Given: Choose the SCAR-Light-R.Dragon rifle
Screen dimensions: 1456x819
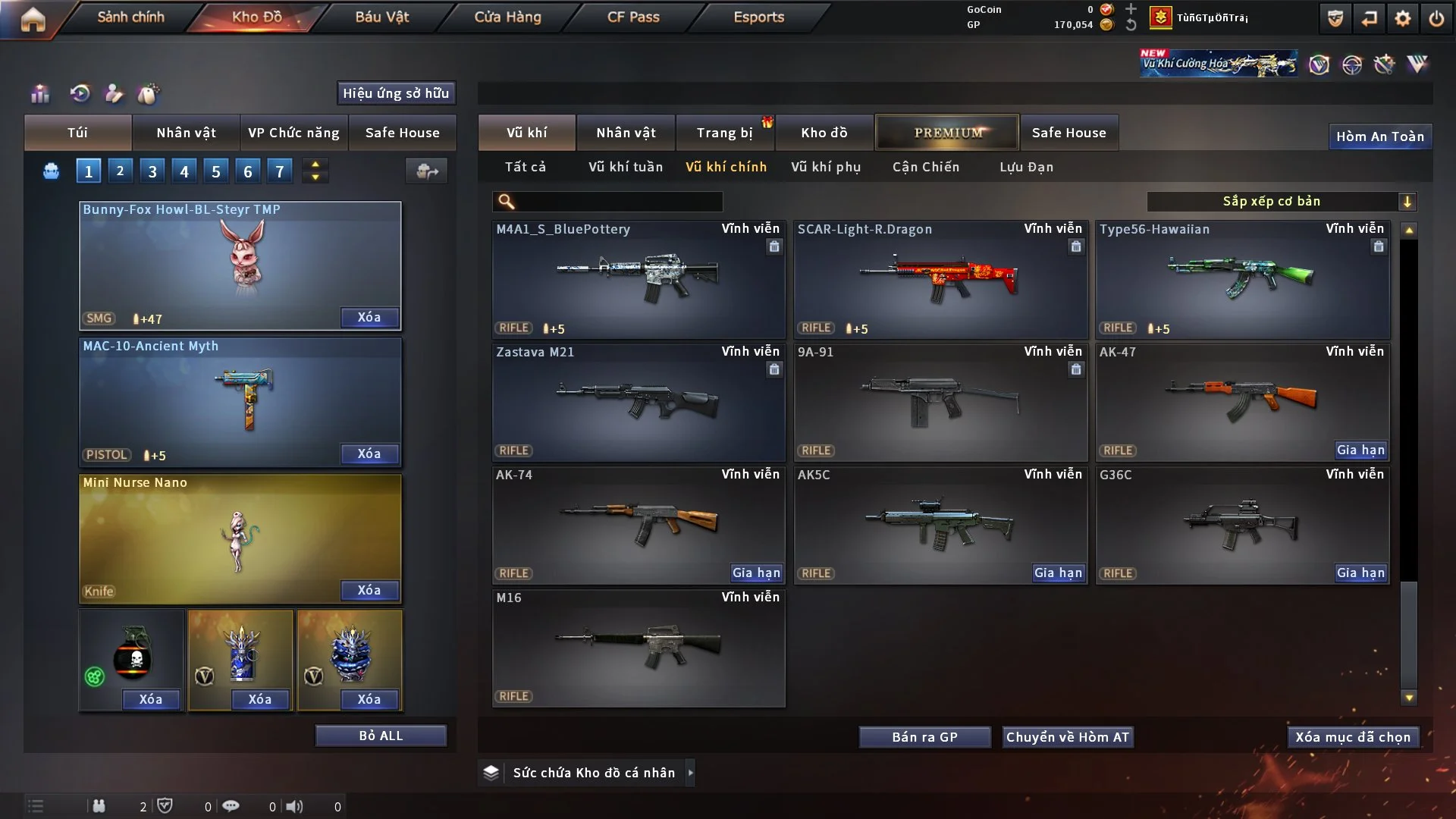Looking at the screenshot, I should [940, 279].
